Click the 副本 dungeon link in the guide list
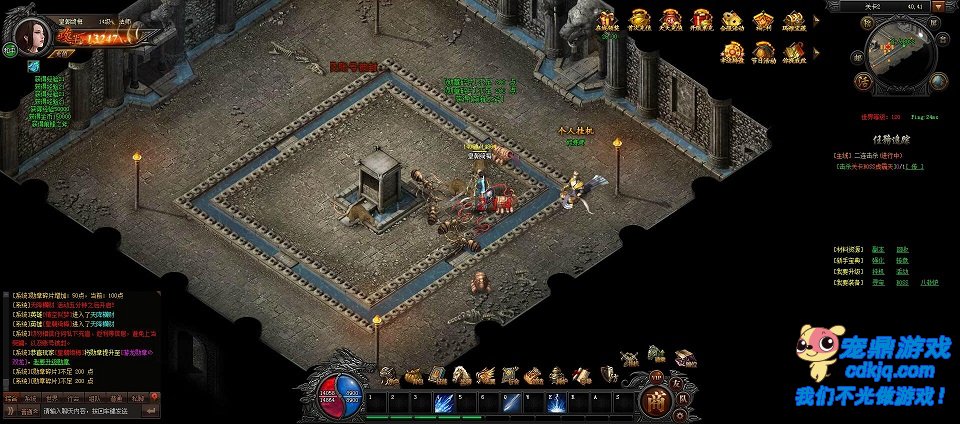Screen dimensions: 960x424 (x=877, y=248)
